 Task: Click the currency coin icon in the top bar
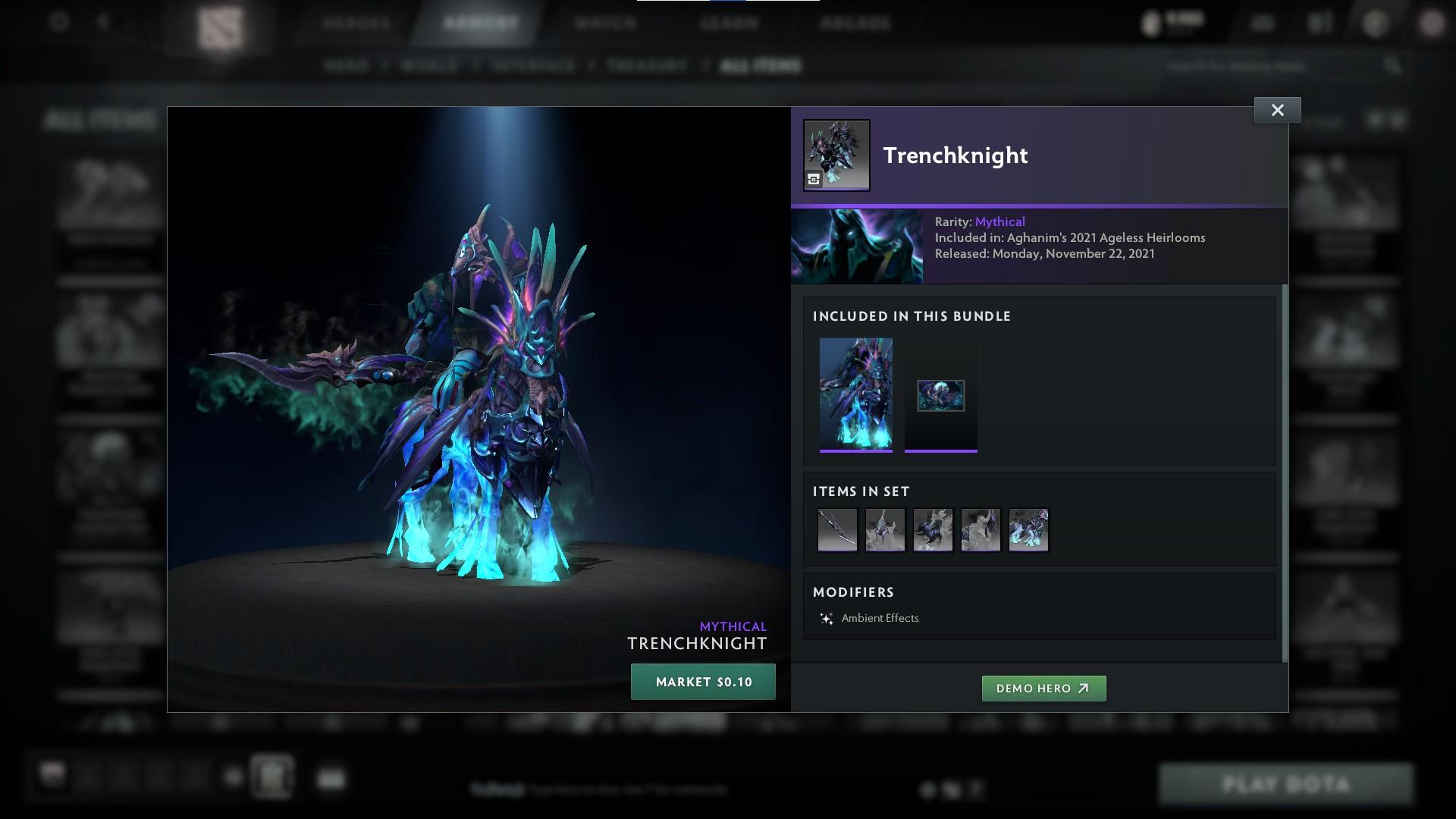point(1150,23)
